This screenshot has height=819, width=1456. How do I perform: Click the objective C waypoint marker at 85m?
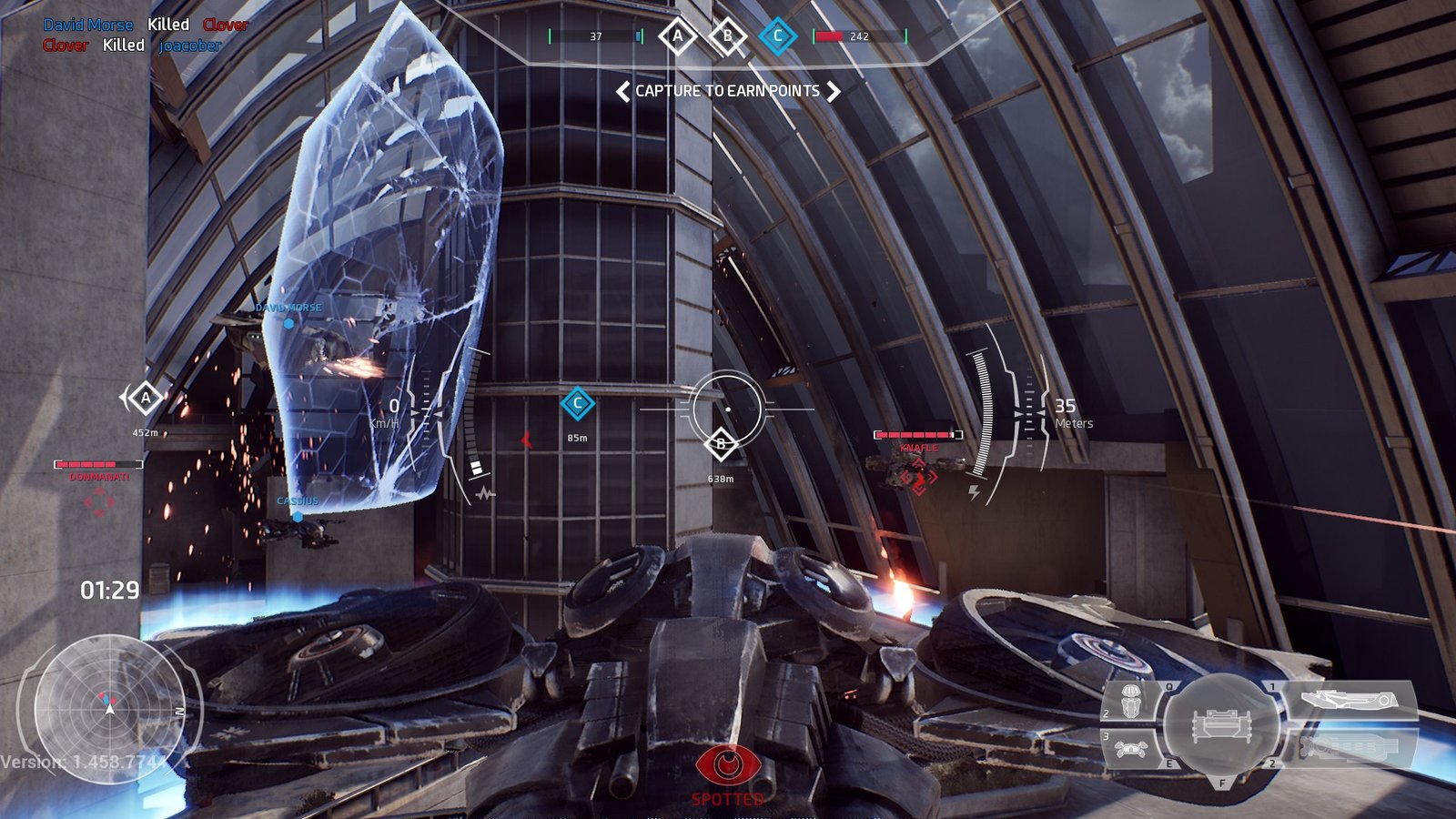click(577, 403)
